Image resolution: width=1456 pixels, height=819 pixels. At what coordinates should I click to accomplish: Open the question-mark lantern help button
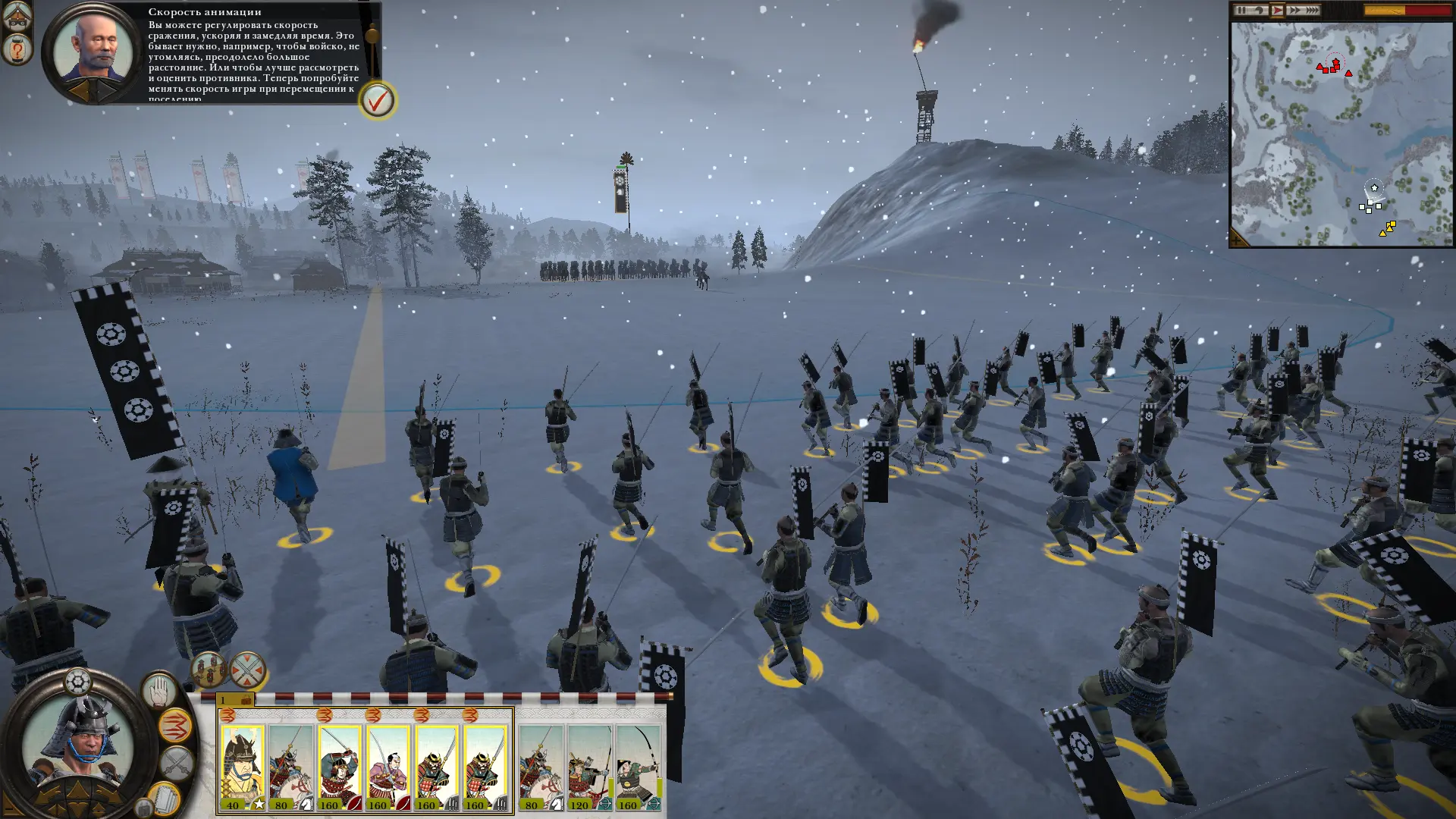tap(17, 49)
